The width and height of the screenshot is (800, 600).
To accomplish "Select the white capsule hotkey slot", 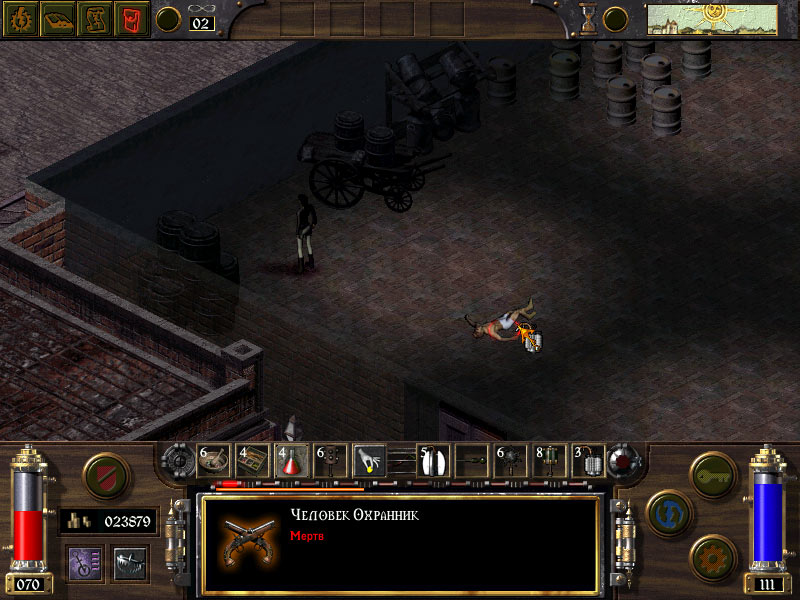I will point(432,460).
